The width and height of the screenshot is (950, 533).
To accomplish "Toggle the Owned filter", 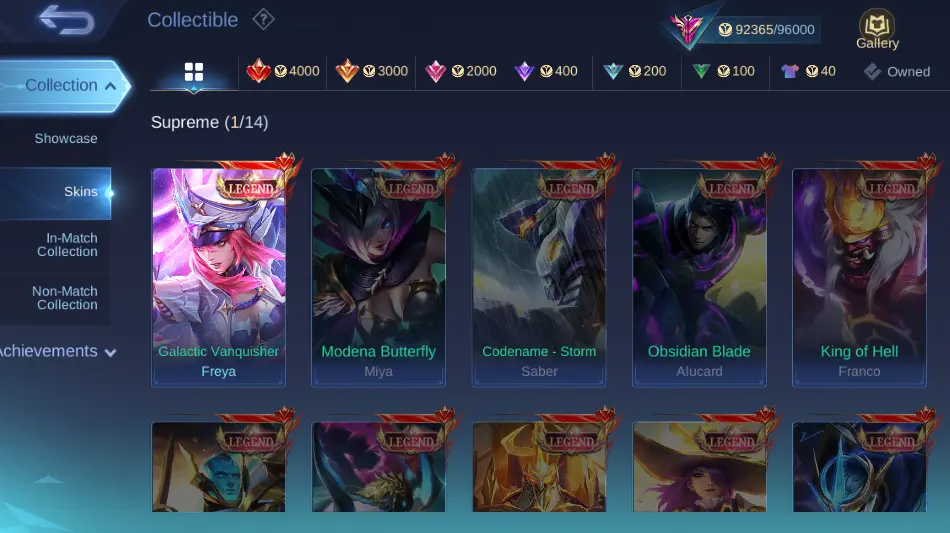I will [x=897, y=72].
